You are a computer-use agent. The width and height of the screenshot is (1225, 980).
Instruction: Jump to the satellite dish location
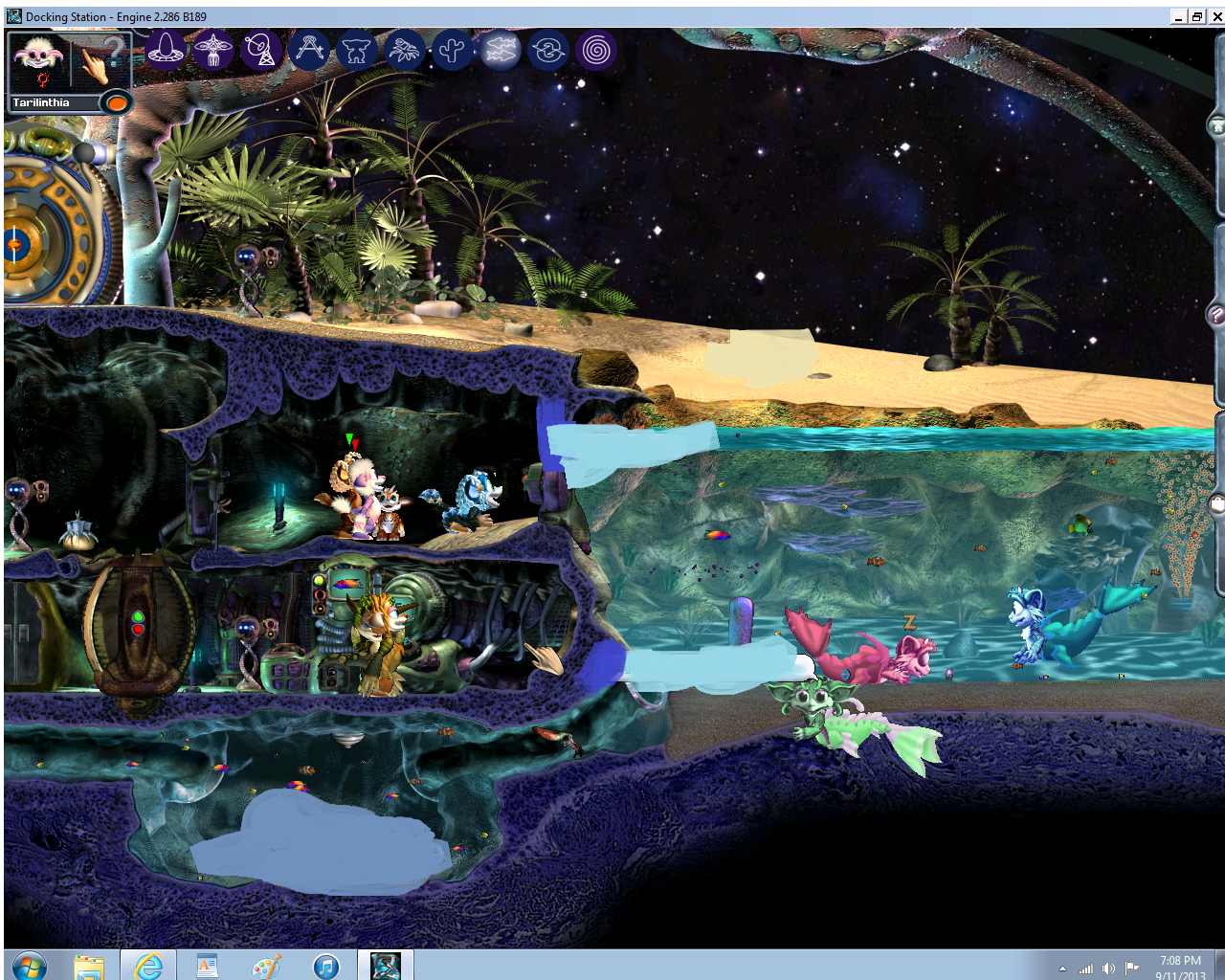point(261,50)
